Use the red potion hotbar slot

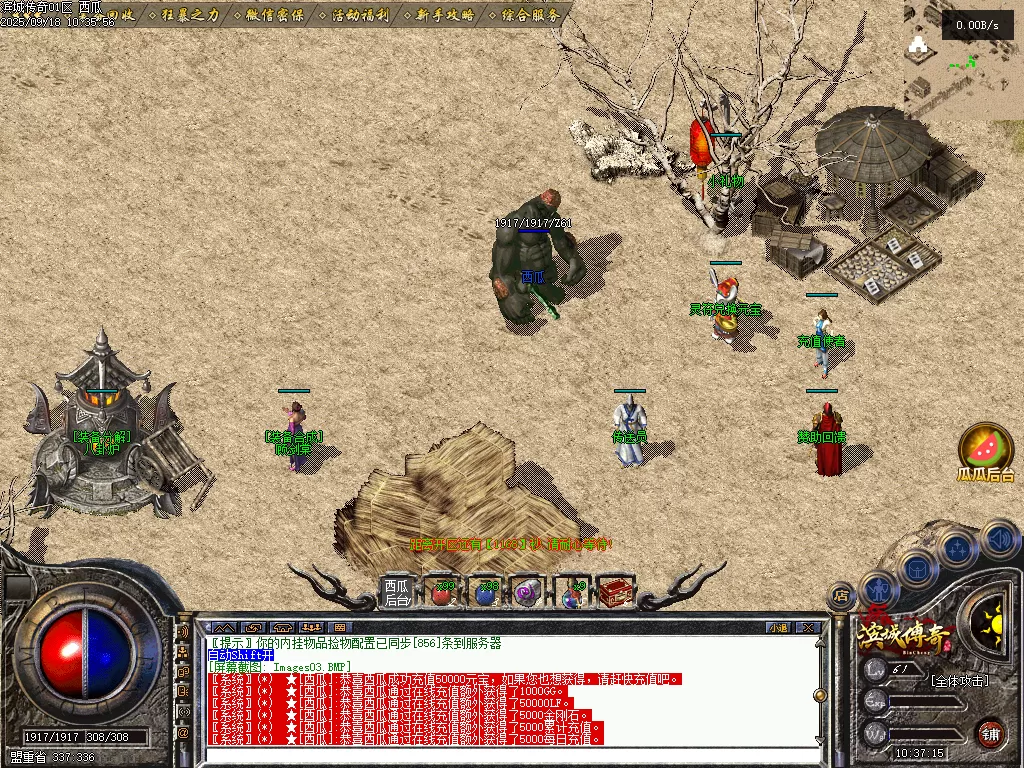(441, 593)
